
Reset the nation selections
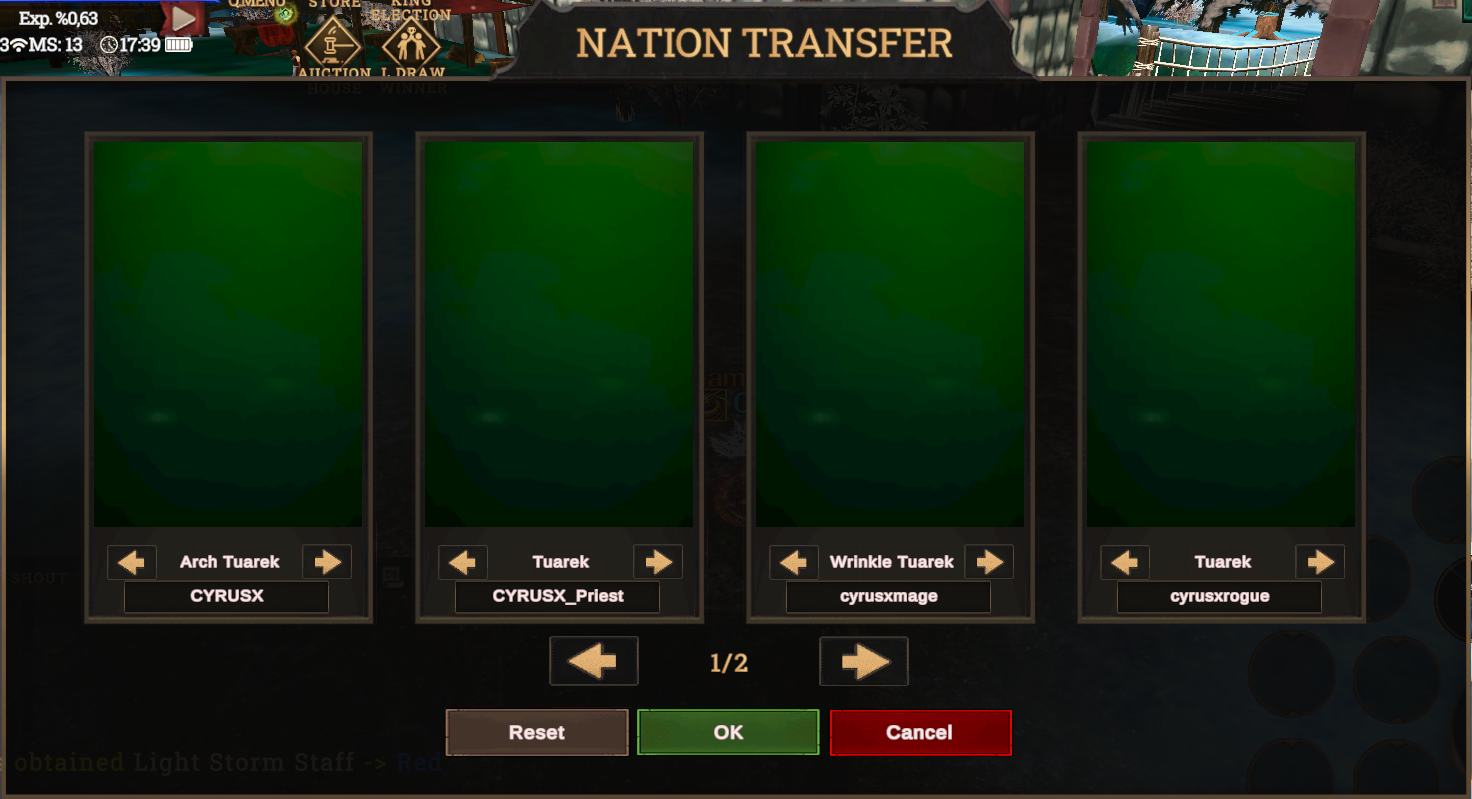536,732
